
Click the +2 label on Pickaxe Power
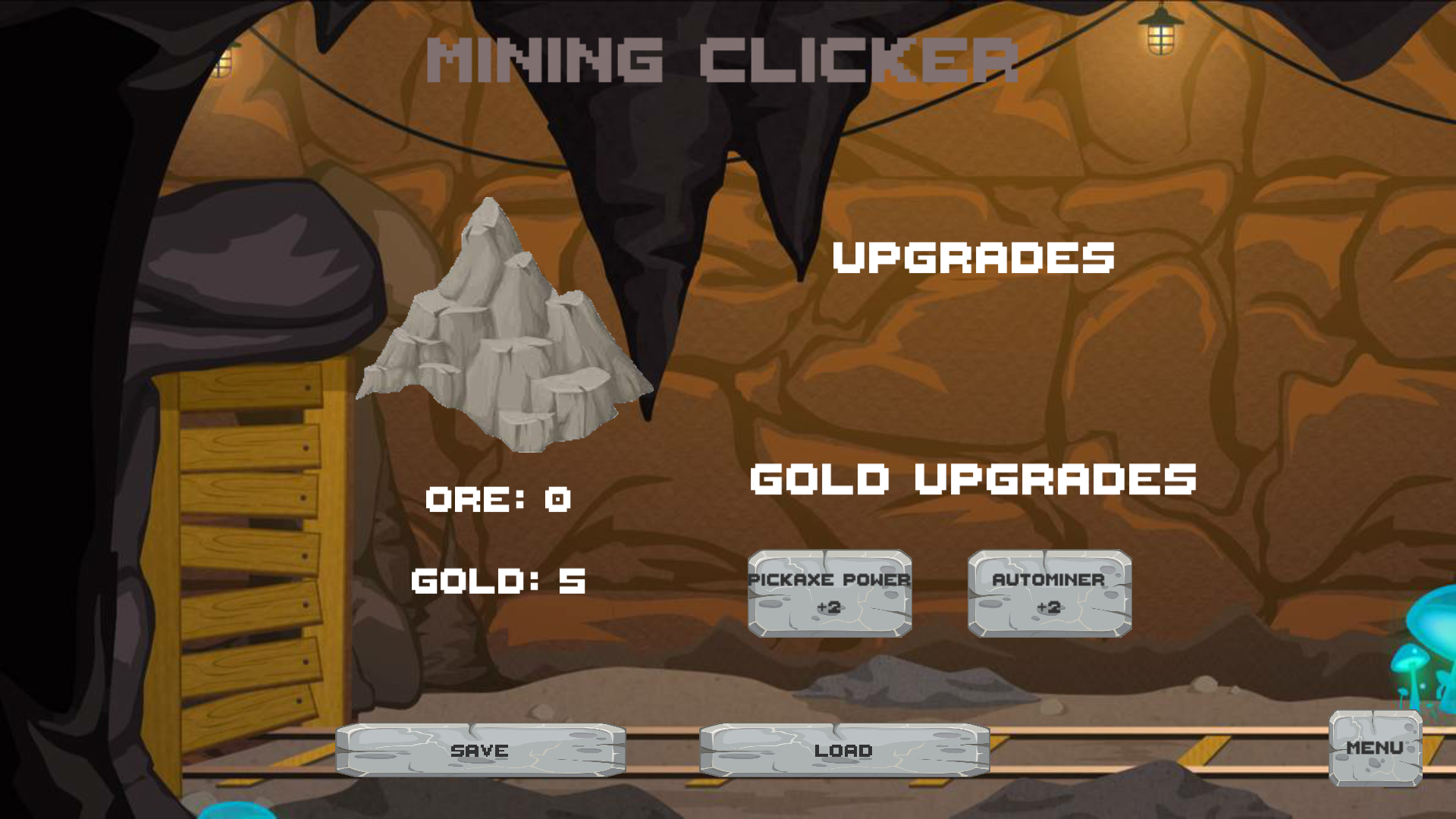click(828, 609)
